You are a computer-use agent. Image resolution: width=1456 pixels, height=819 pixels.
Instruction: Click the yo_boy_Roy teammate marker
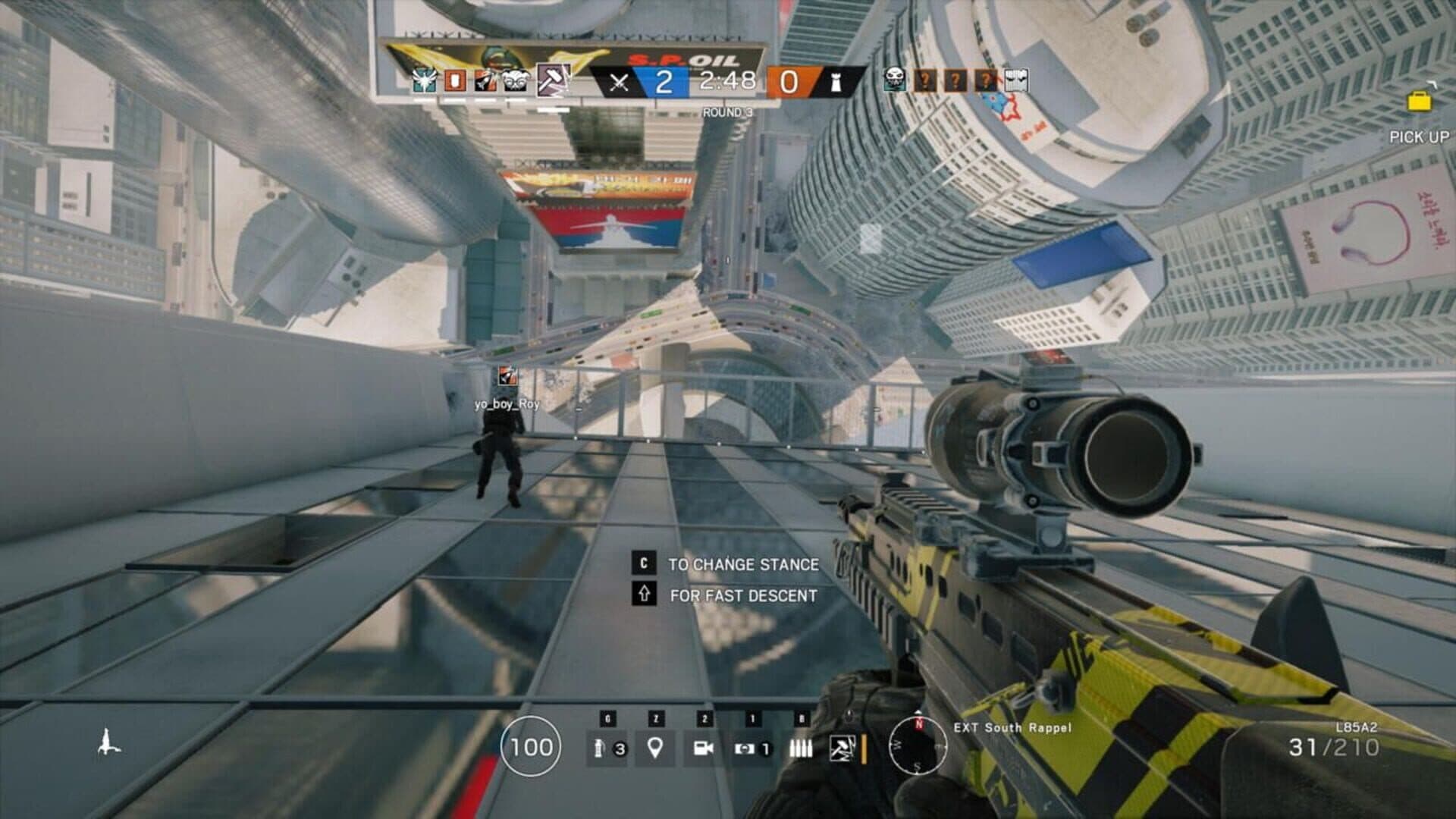[x=507, y=376]
